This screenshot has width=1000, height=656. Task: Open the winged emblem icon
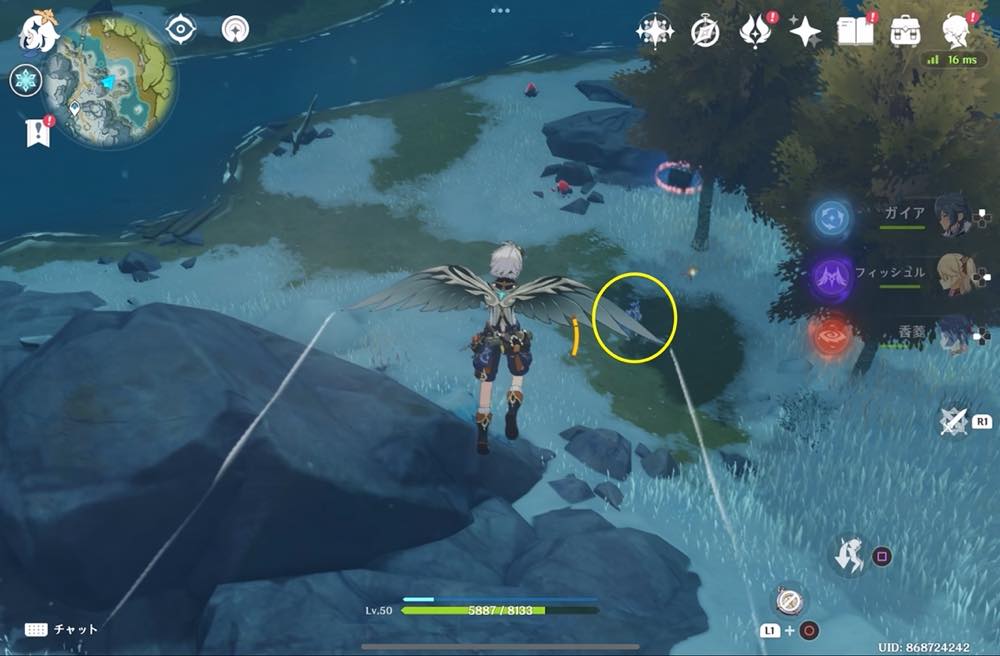tap(755, 32)
